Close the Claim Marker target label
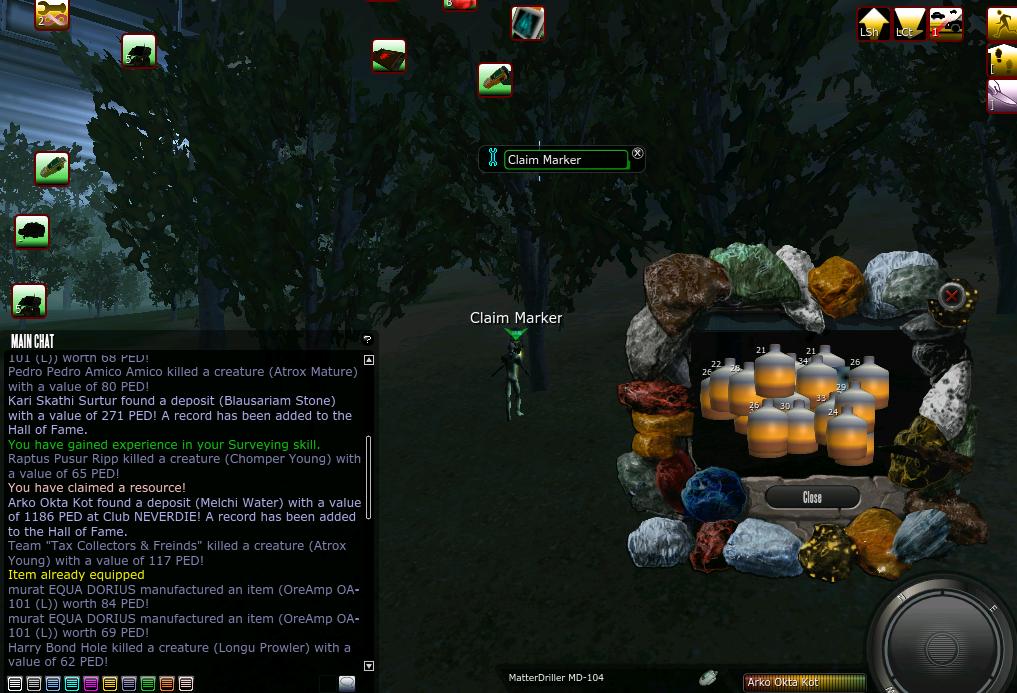 click(637, 153)
